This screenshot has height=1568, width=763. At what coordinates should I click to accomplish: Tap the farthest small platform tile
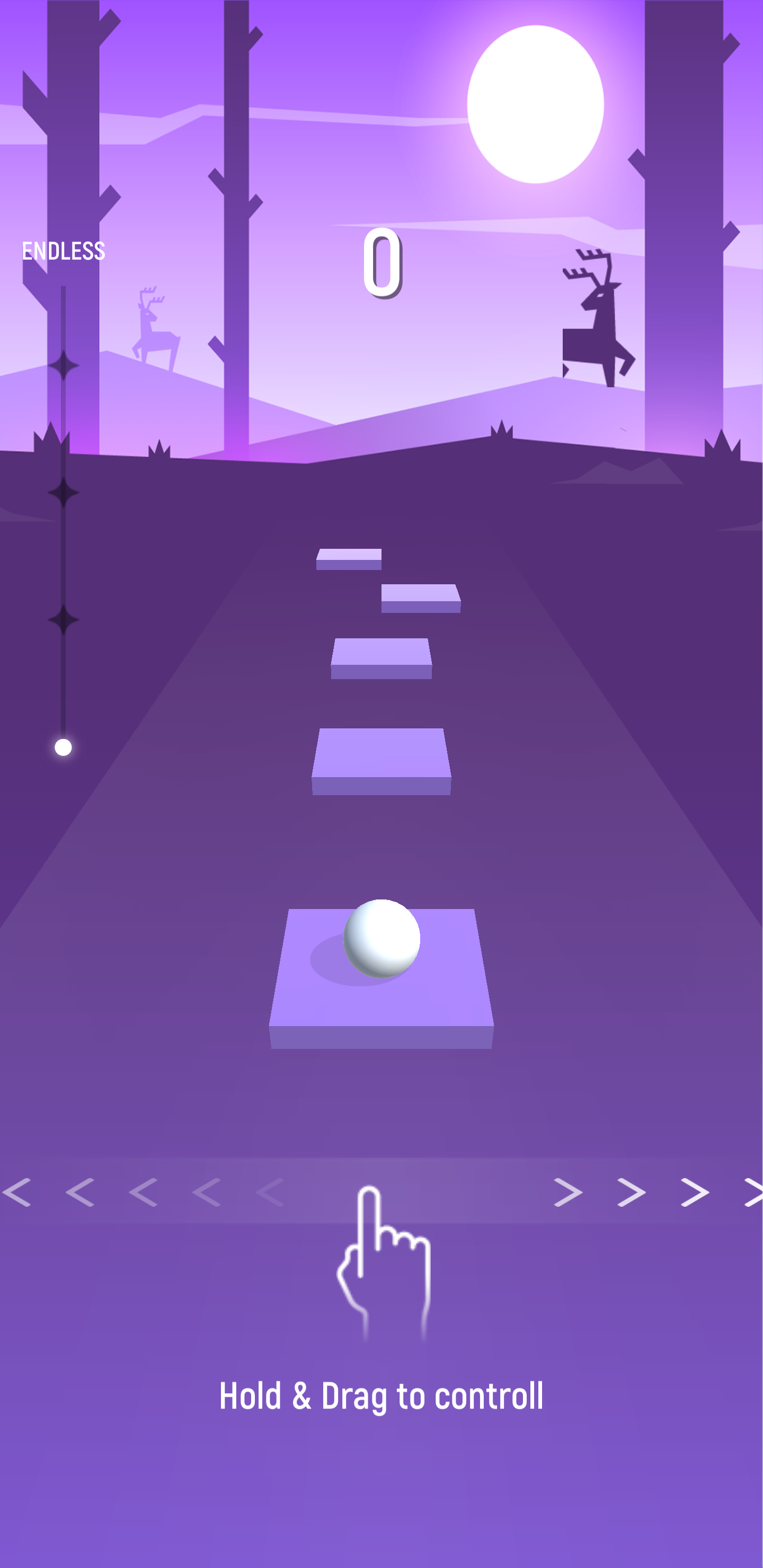click(348, 560)
